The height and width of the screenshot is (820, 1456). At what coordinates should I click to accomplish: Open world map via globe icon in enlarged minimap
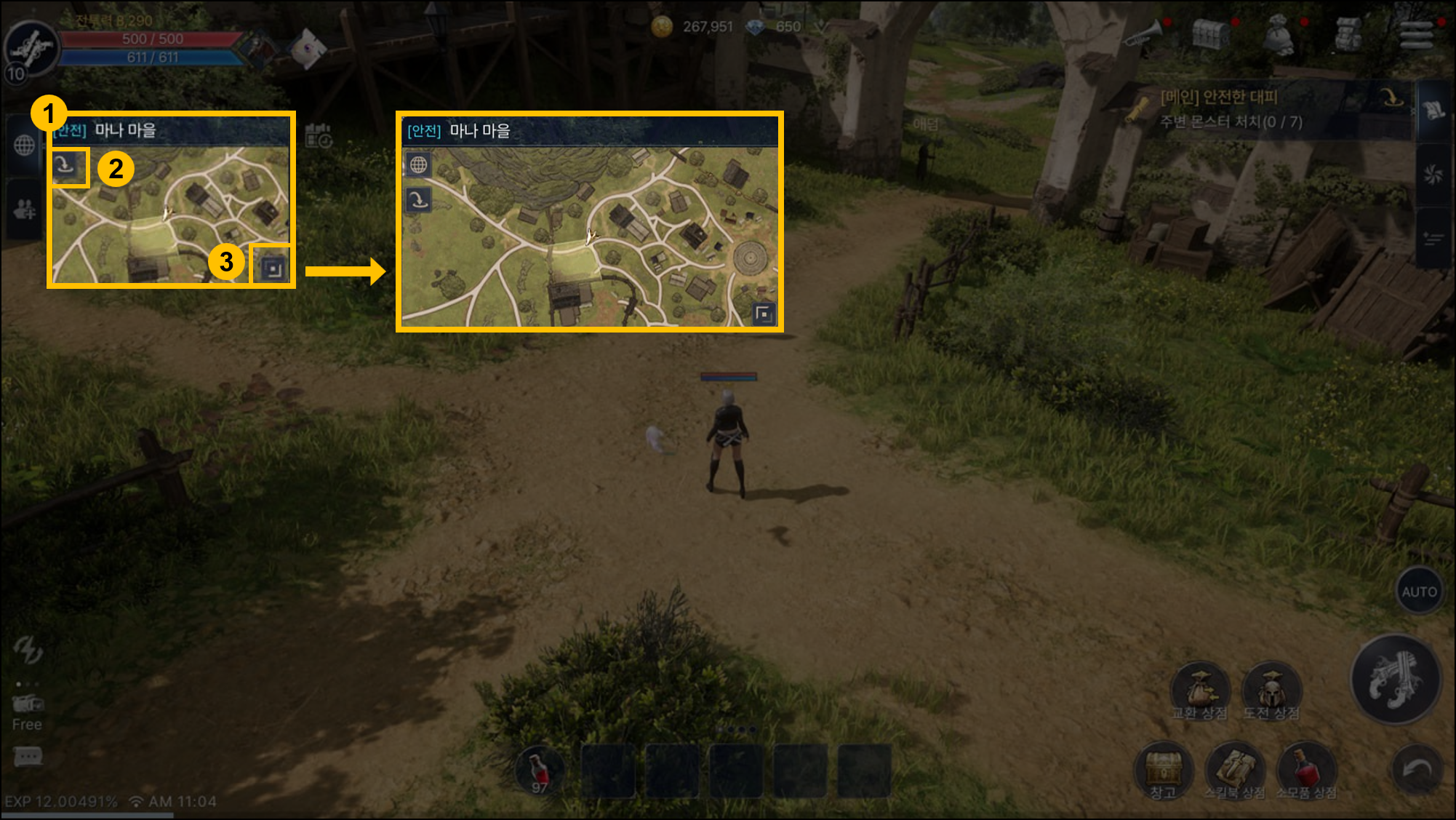tap(418, 165)
